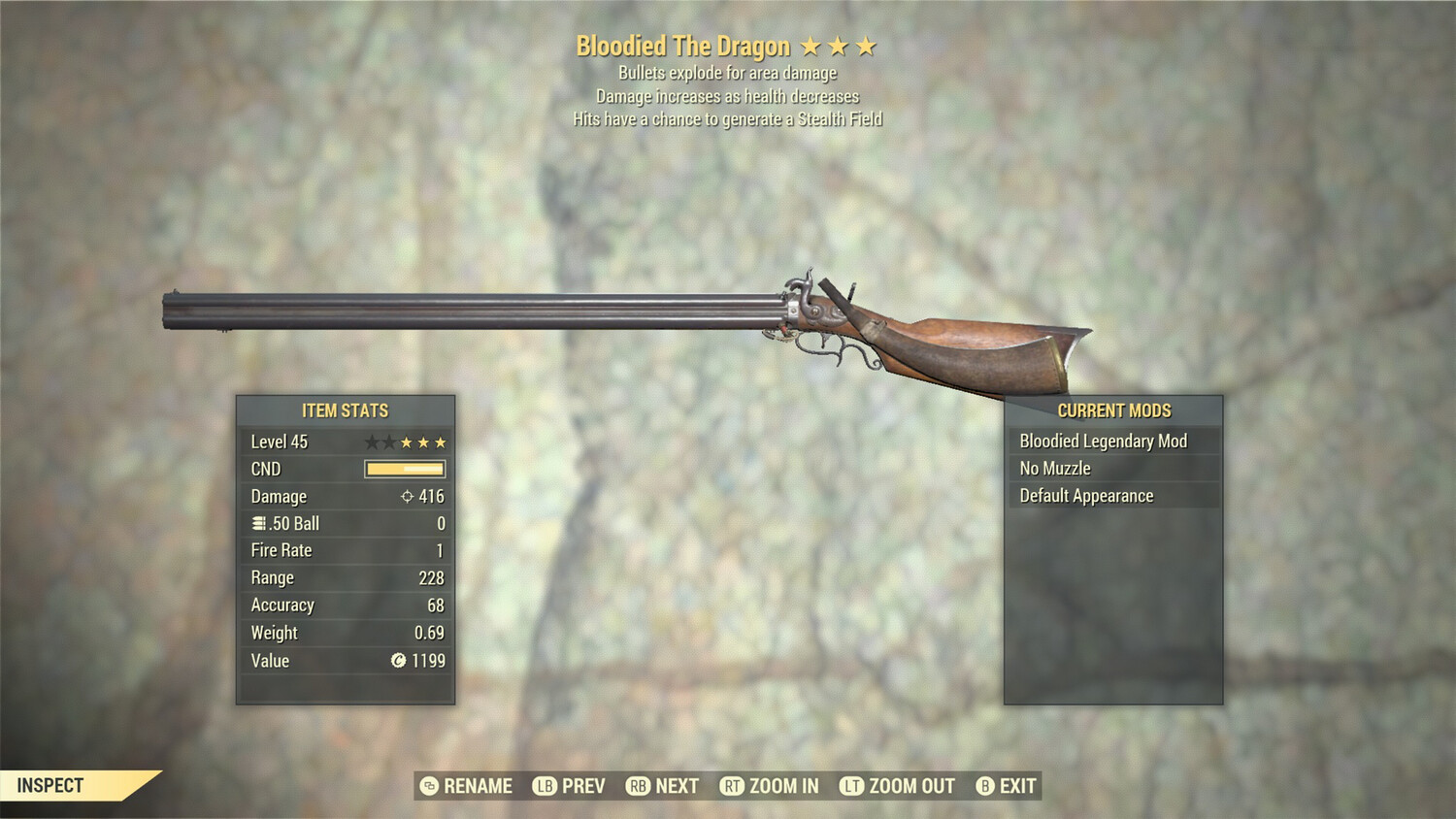Viewport: 1456px width, 819px height.
Task: Toggle the last gold star in Level row
Action: click(x=443, y=442)
